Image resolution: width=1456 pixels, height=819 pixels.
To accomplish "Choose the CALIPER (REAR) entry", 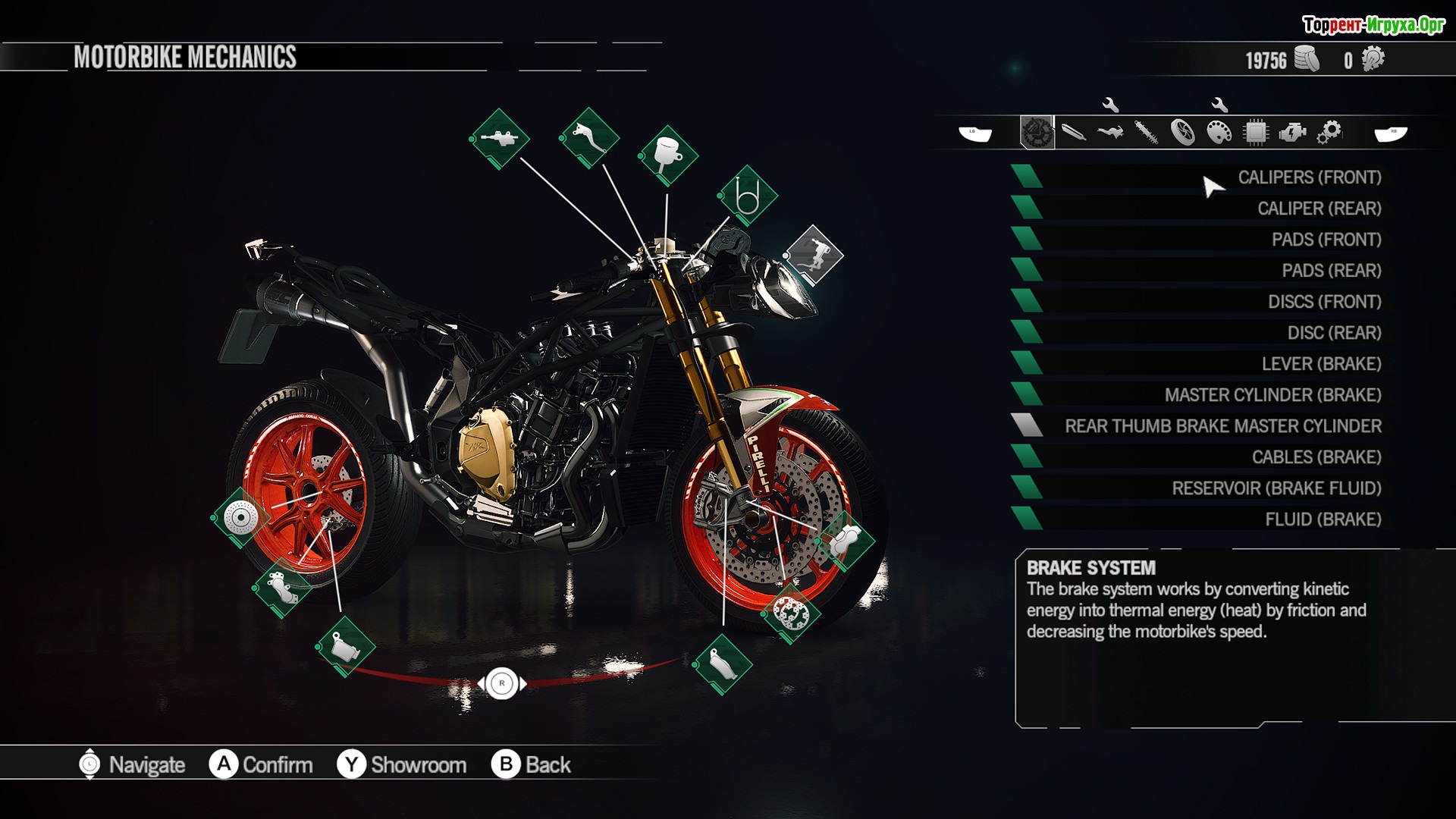I will pos(1319,209).
